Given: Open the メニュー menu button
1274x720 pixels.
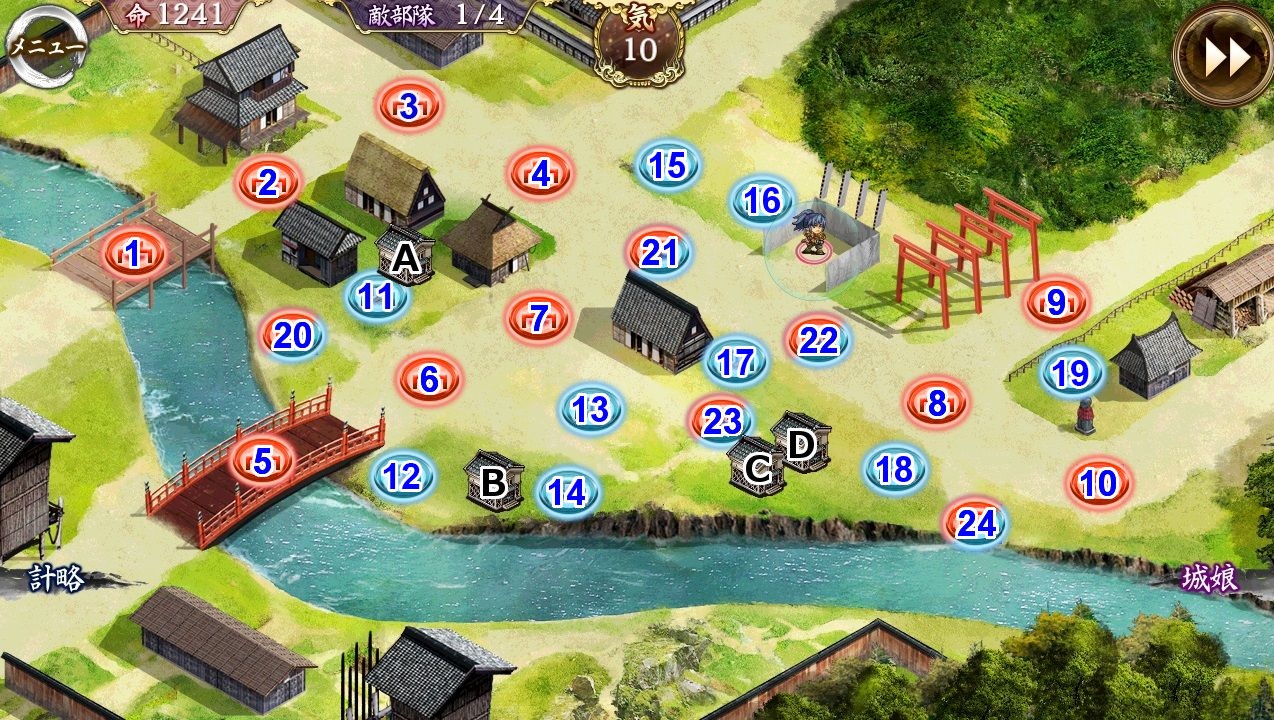Looking at the screenshot, I should (x=46, y=45).
